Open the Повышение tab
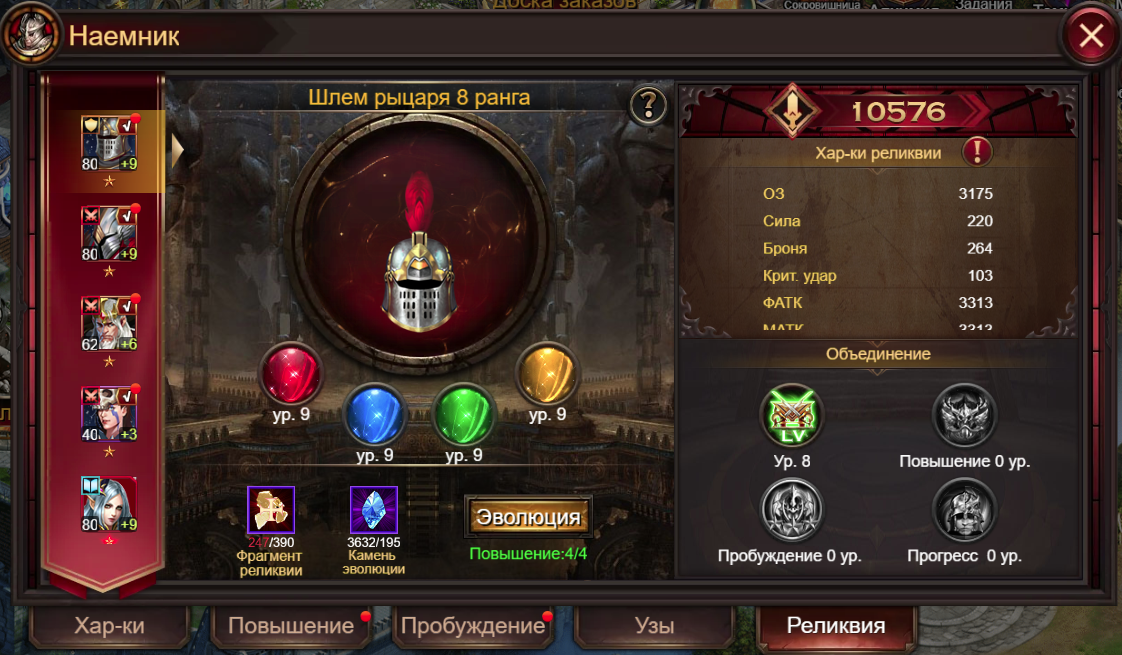 [x=291, y=626]
